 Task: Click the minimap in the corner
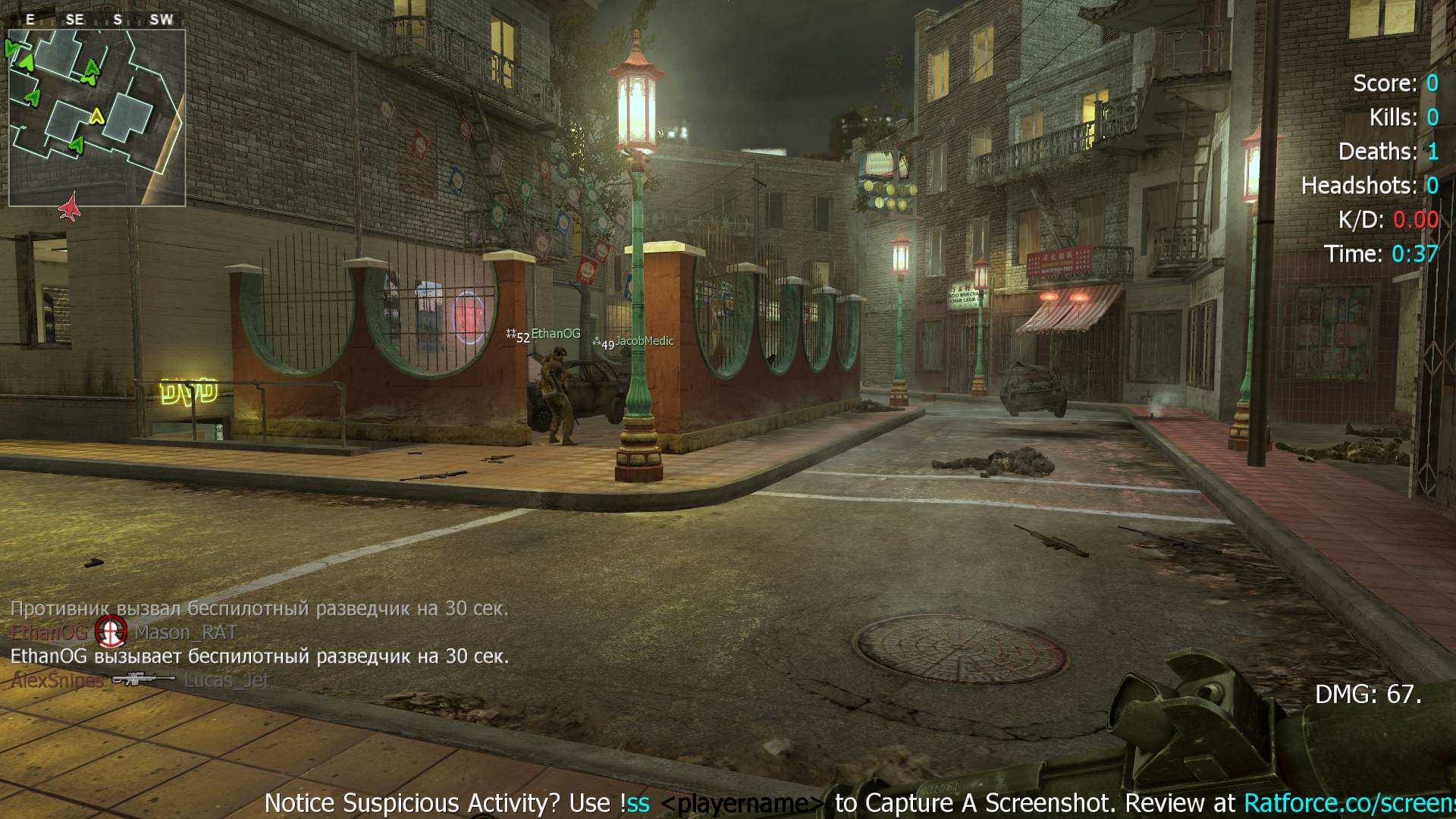pyautogui.click(x=97, y=118)
